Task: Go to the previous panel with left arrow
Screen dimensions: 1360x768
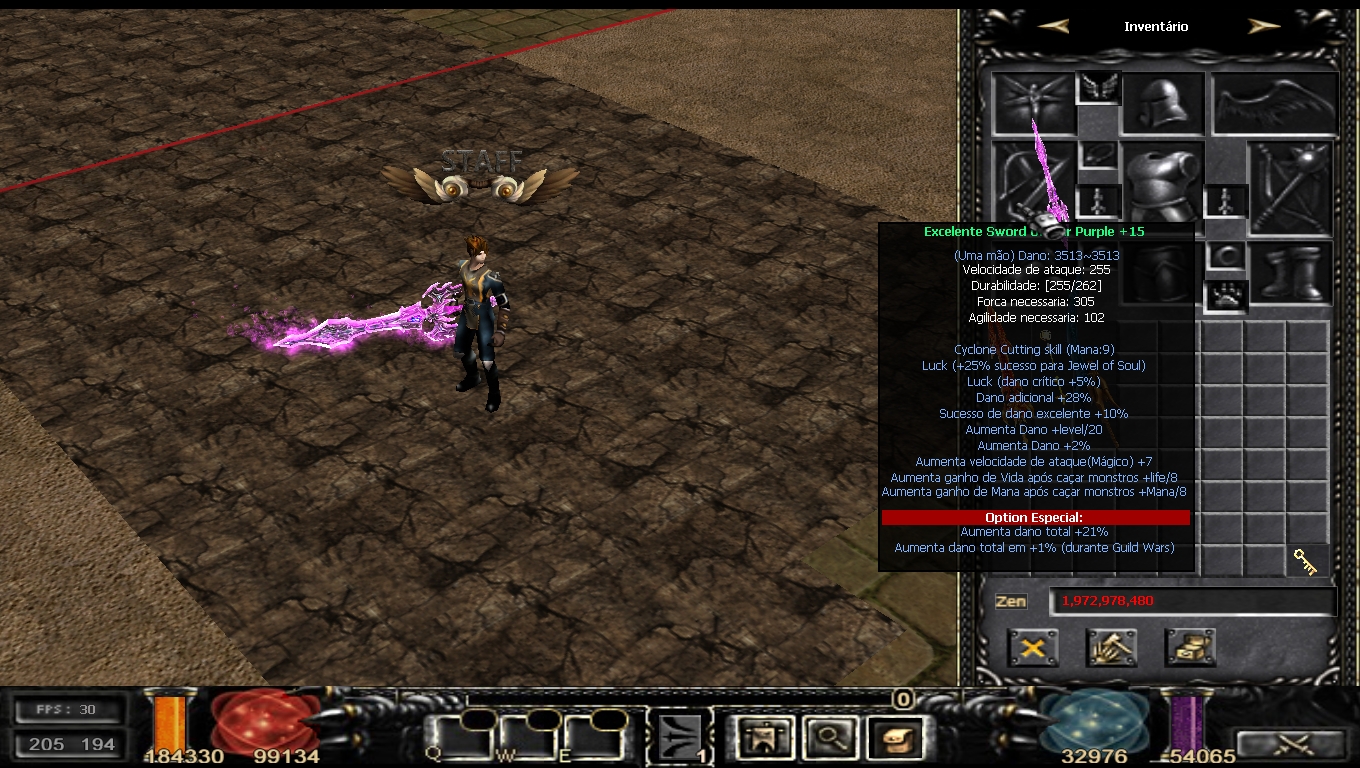Action: 1053,27
